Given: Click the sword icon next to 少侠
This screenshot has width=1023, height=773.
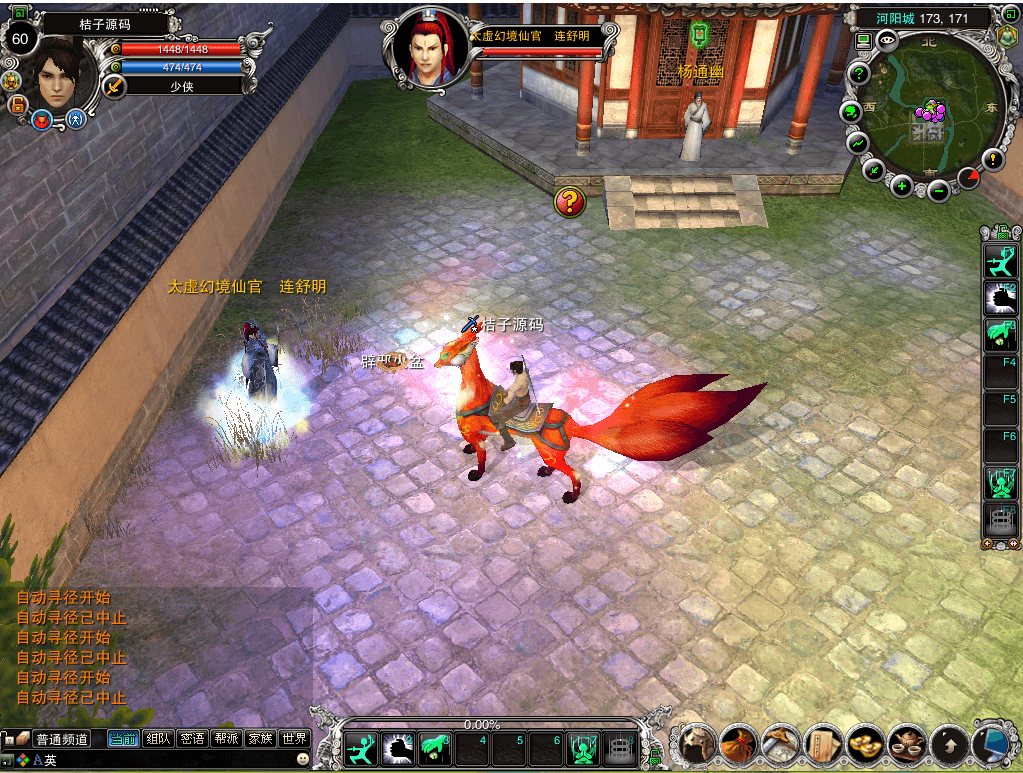Looking at the screenshot, I should tap(114, 86).
